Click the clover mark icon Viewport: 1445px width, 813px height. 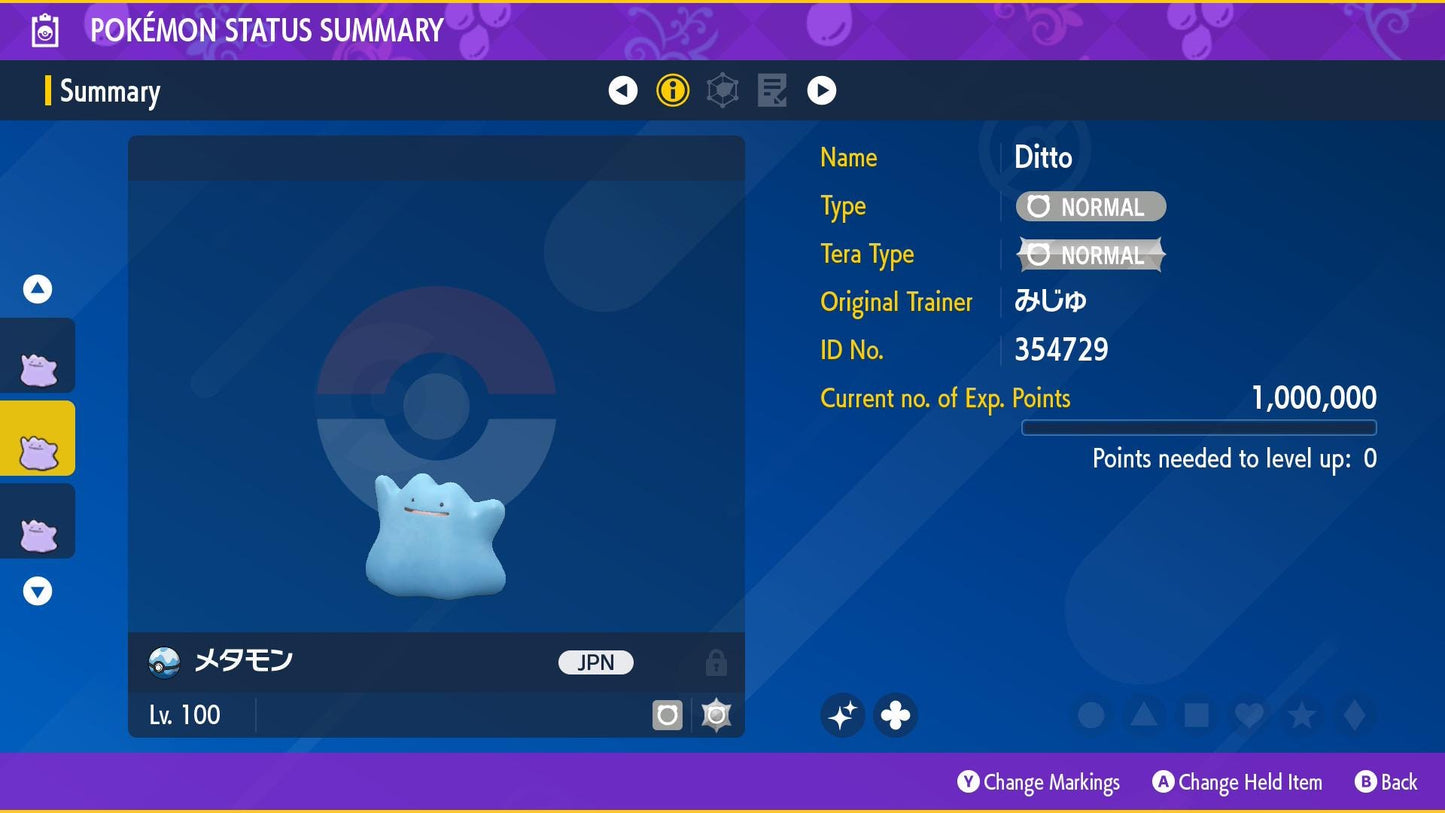tap(895, 715)
